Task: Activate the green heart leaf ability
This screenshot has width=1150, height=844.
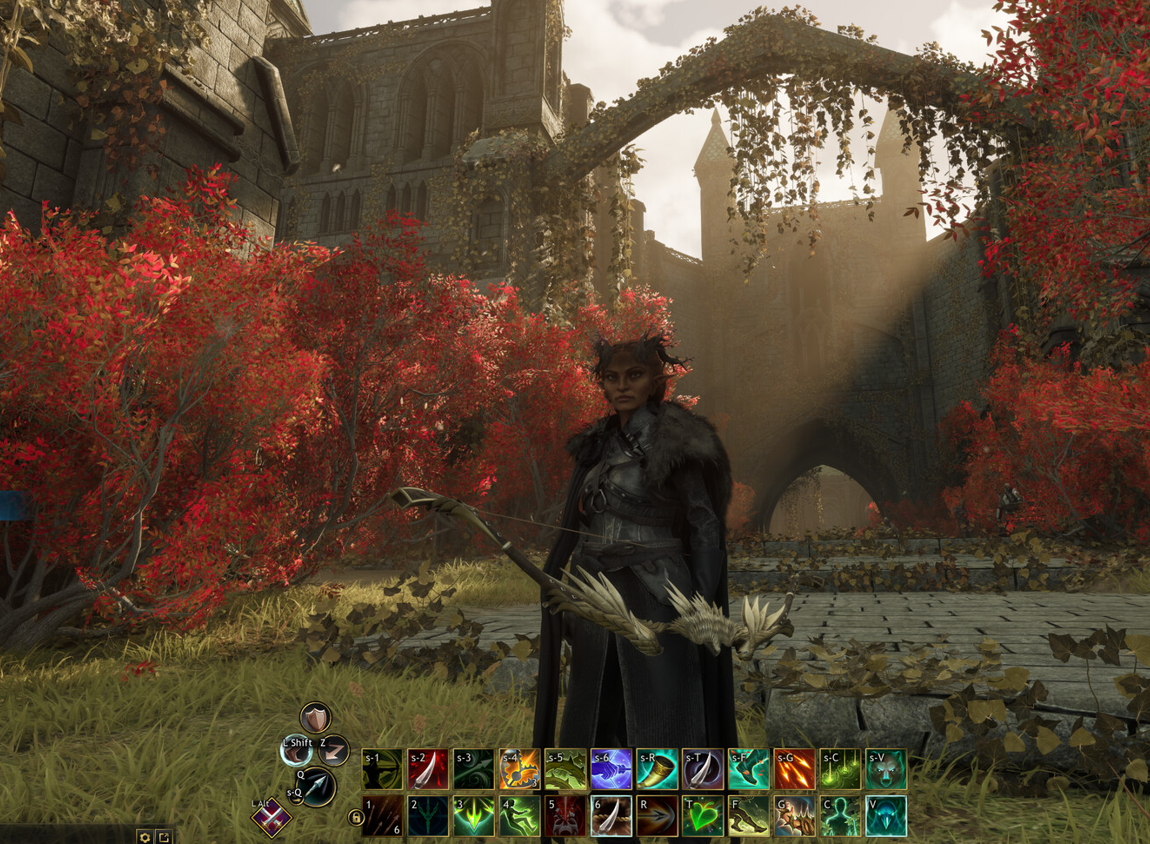Action: [x=703, y=815]
